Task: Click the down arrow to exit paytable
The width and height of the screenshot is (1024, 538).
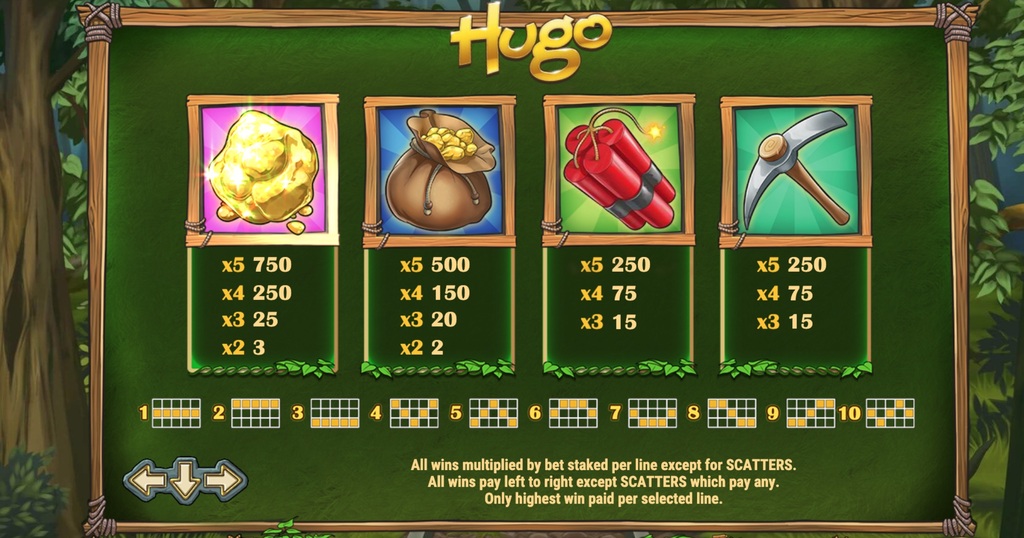Action: coord(185,481)
